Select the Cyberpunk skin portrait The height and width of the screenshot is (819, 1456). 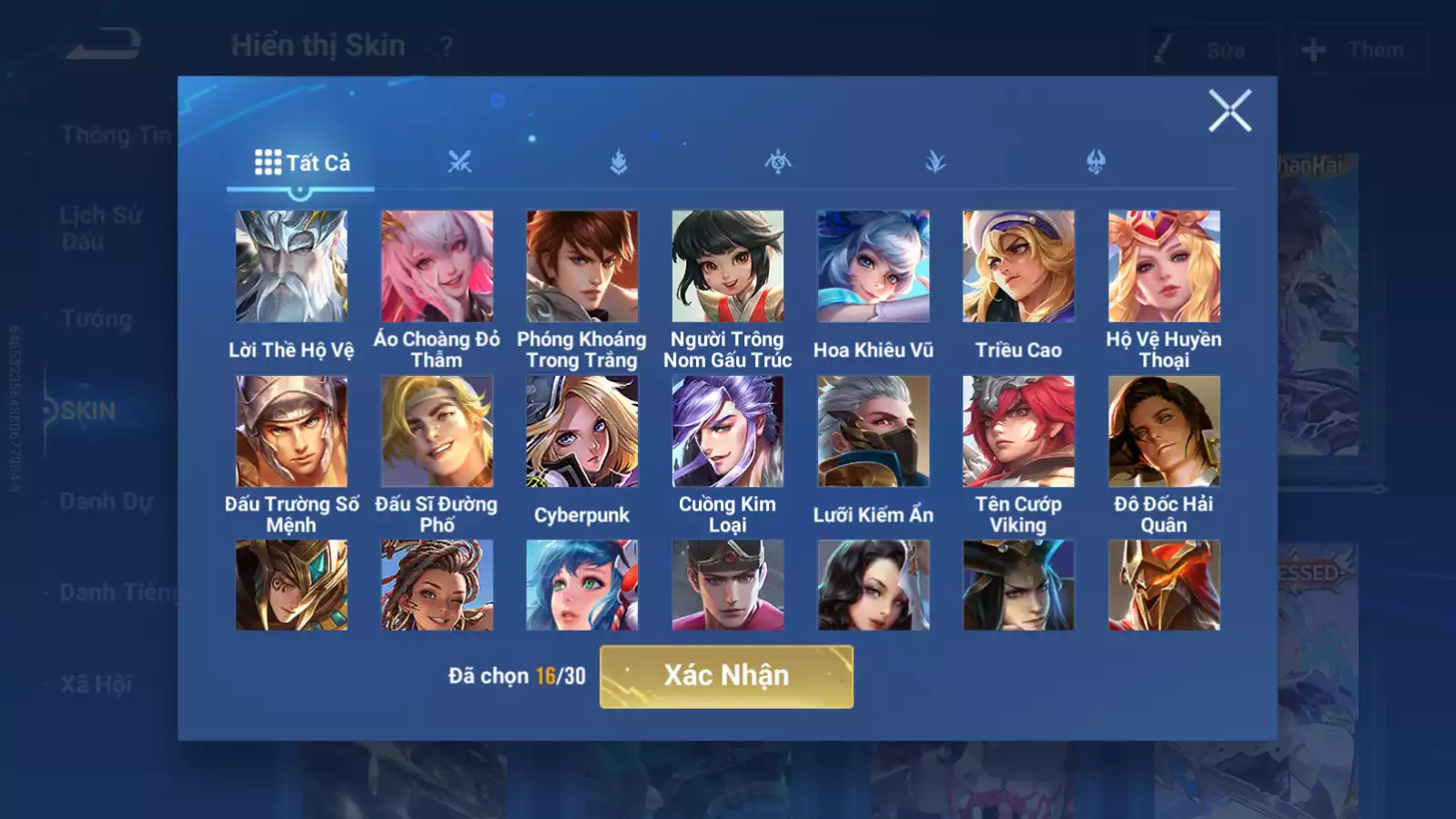(x=582, y=431)
